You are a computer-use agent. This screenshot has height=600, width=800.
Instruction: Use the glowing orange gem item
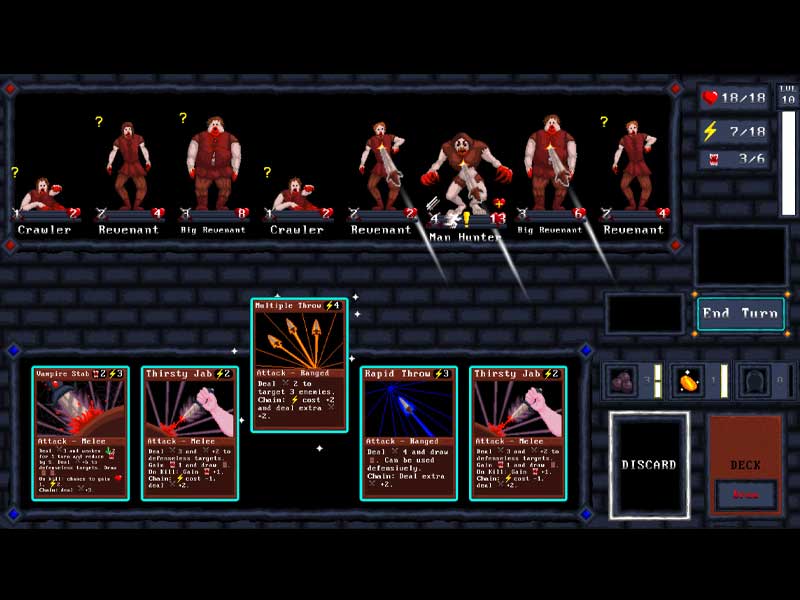[690, 380]
